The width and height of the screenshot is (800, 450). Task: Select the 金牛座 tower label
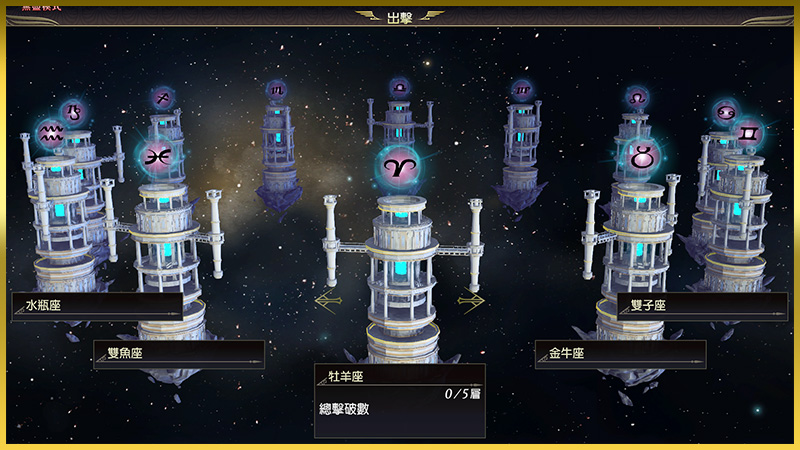tap(620, 354)
